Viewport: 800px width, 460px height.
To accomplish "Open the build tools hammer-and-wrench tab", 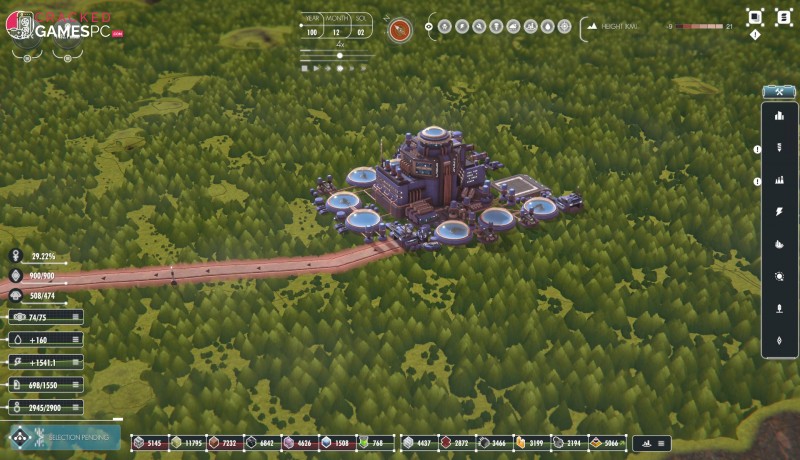I will point(778,92).
